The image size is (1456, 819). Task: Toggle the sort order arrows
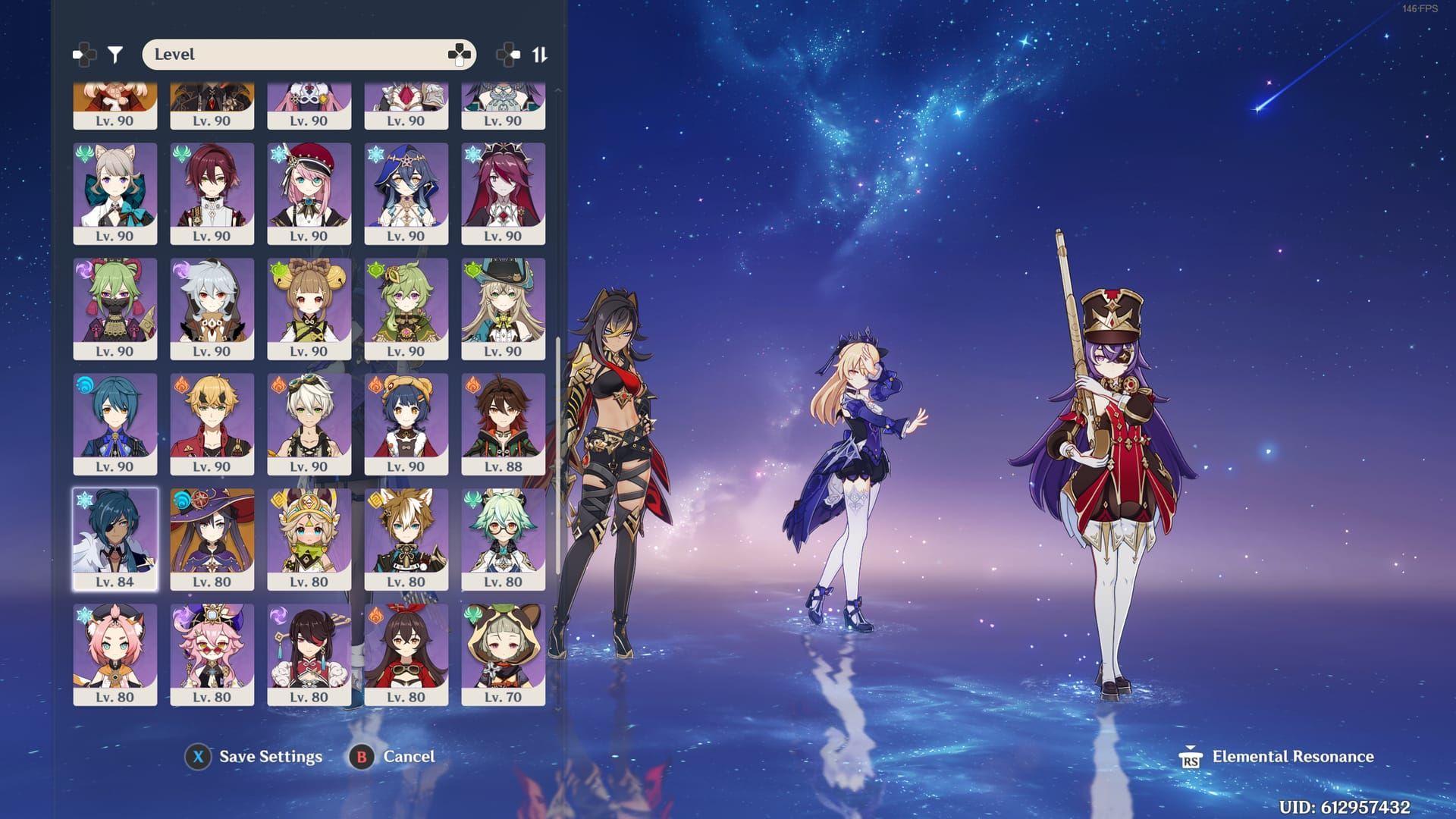(x=539, y=55)
